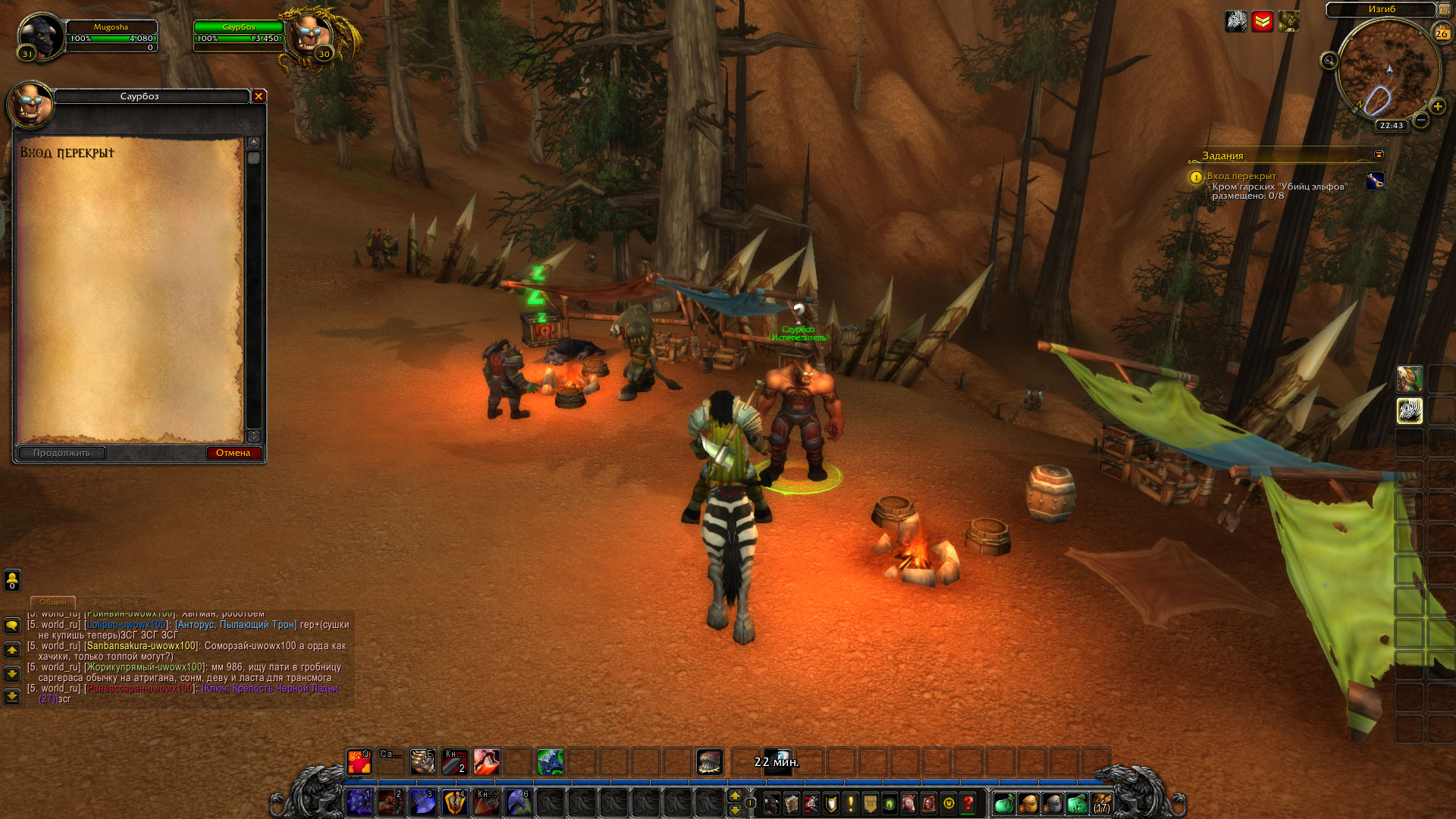Image resolution: width=1456 pixels, height=819 pixels.
Task: Close the Саурбоз quest dialog window
Action: tap(259, 96)
